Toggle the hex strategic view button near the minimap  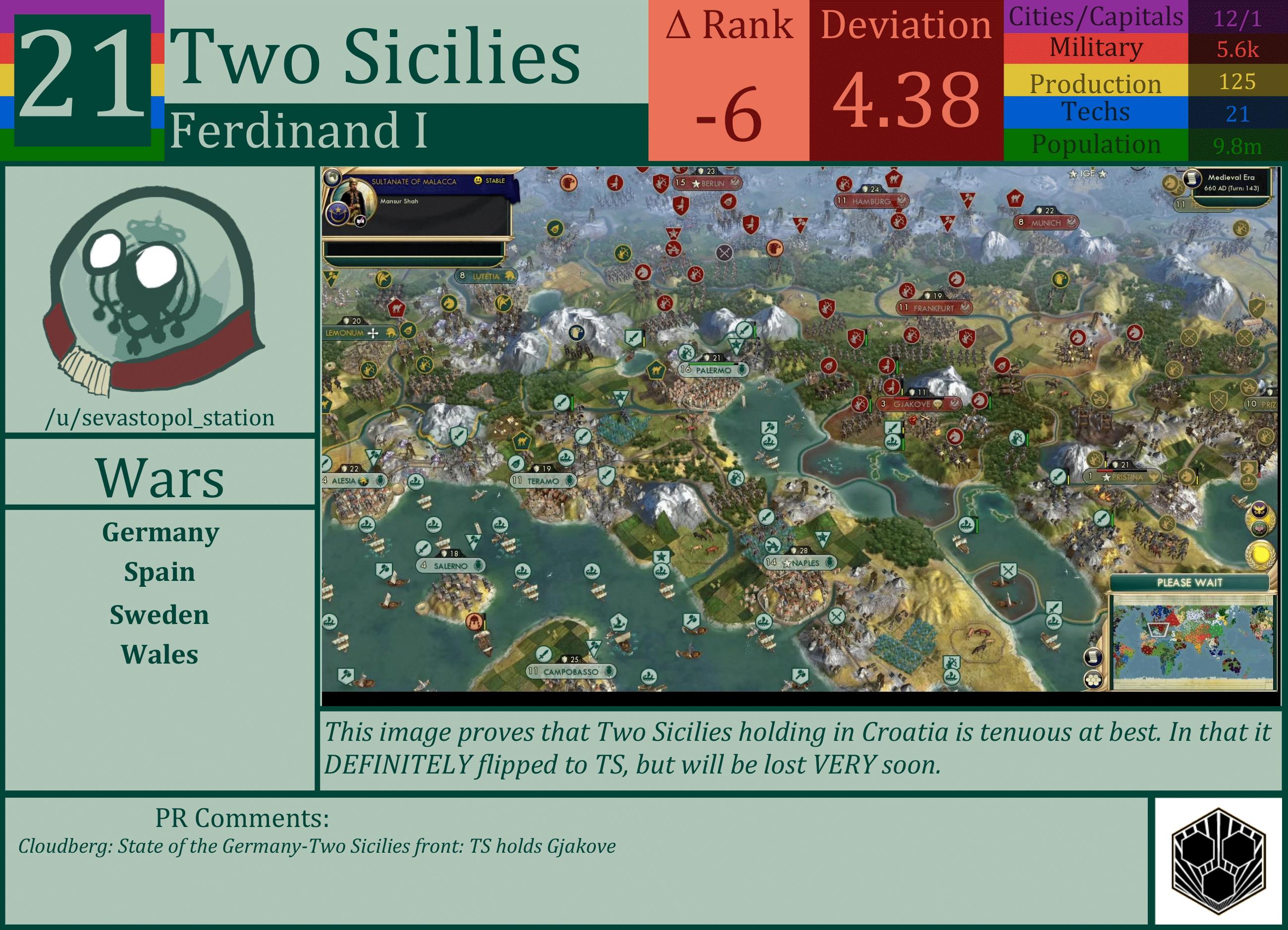click(x=1094, y=679)
